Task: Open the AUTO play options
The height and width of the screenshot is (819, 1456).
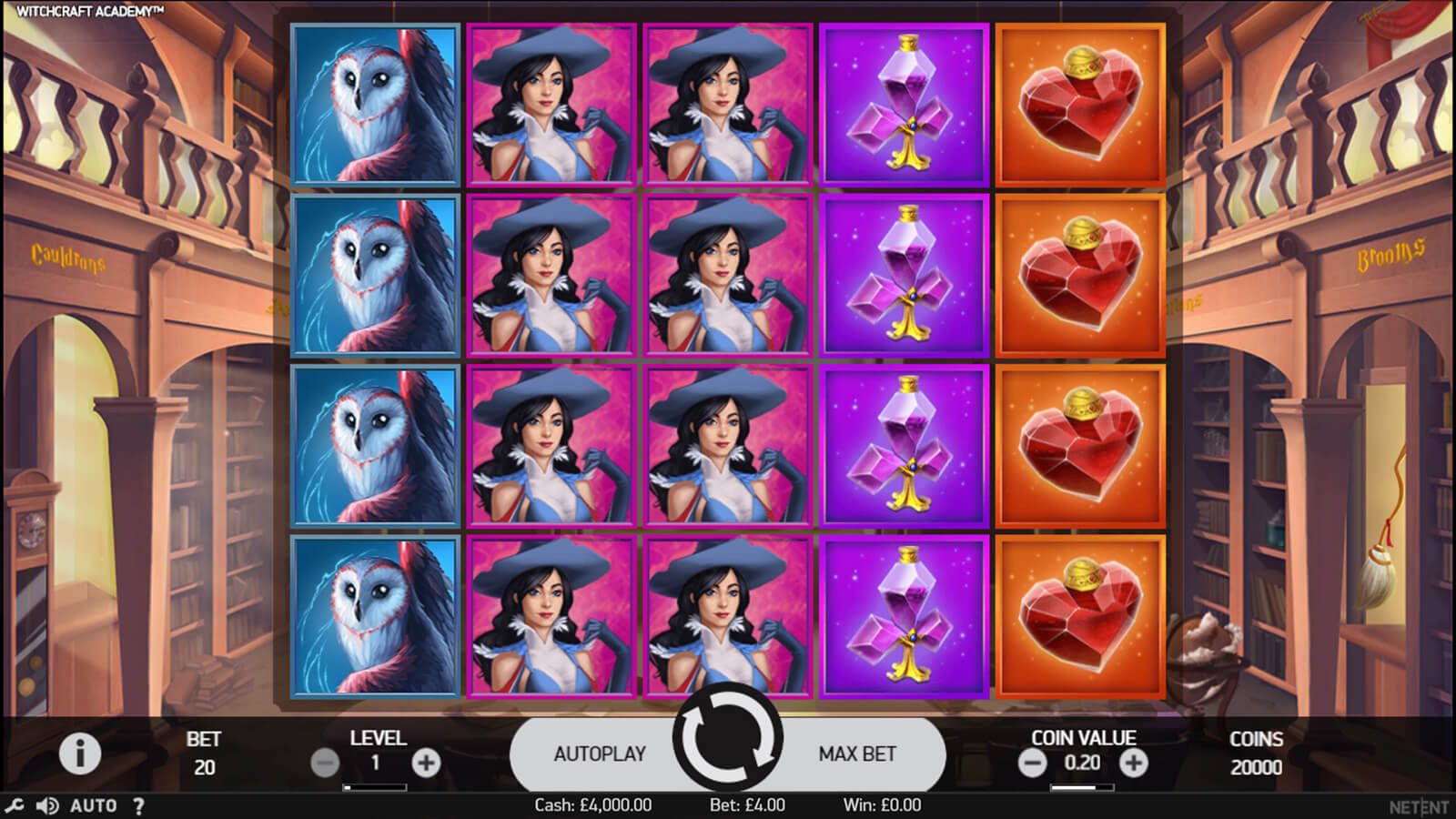Action: pyautogui.click(x=94, y=805)
